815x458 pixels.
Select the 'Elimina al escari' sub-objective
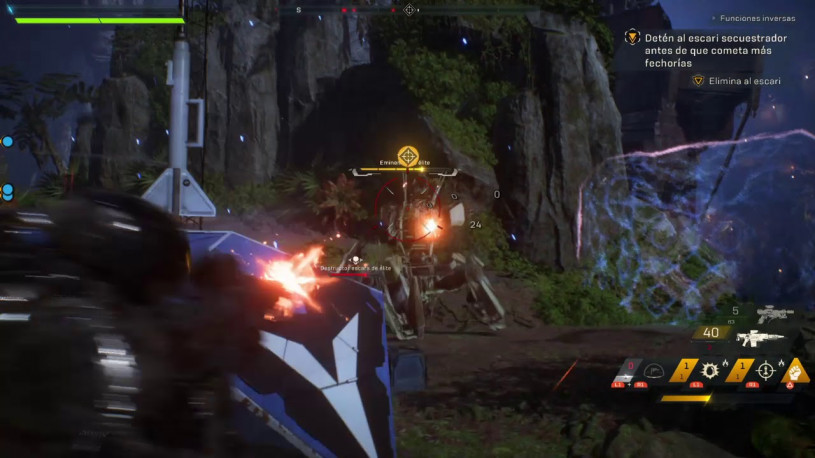tap(746, 81)
